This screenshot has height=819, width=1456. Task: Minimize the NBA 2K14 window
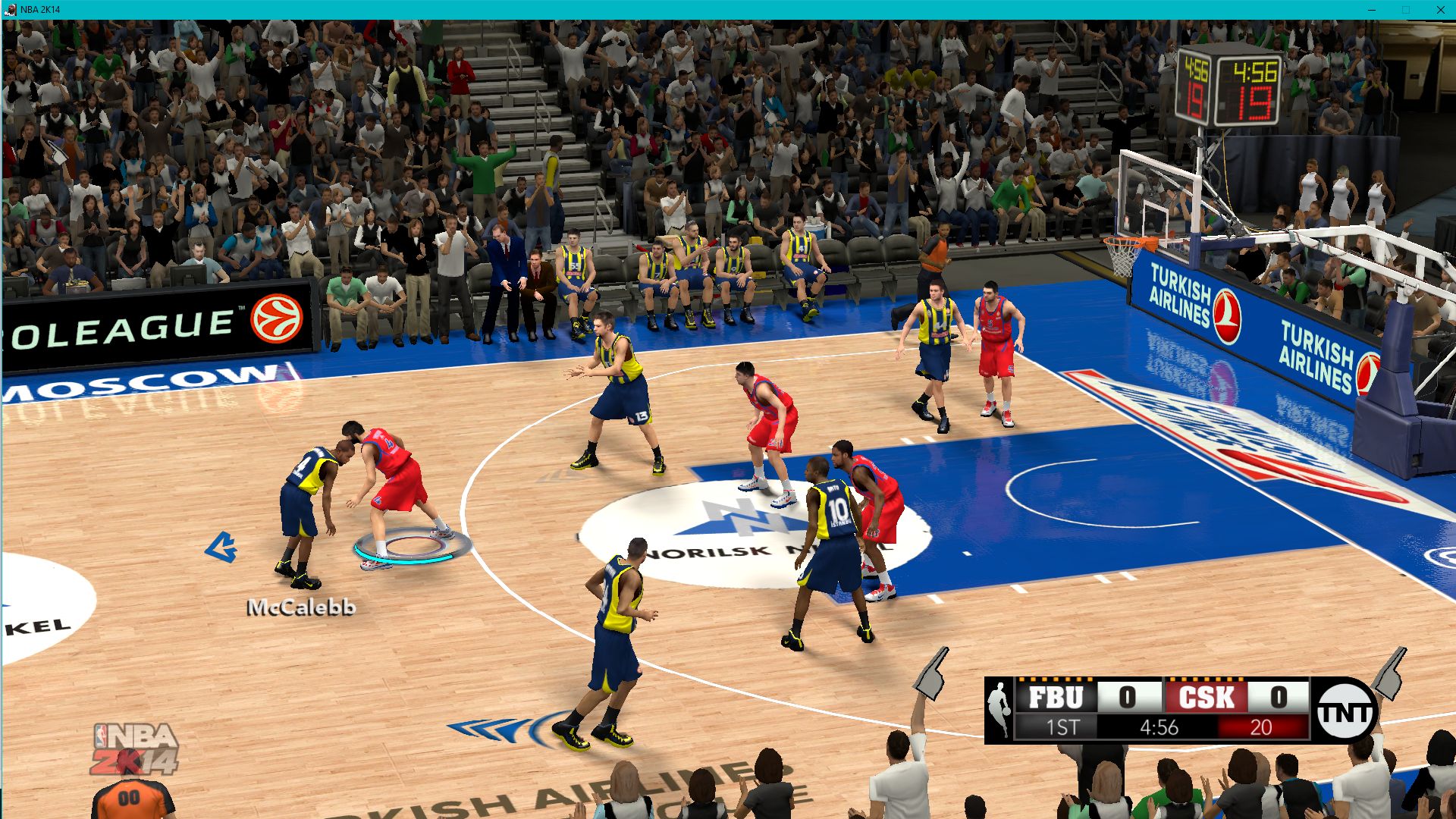1371,10
